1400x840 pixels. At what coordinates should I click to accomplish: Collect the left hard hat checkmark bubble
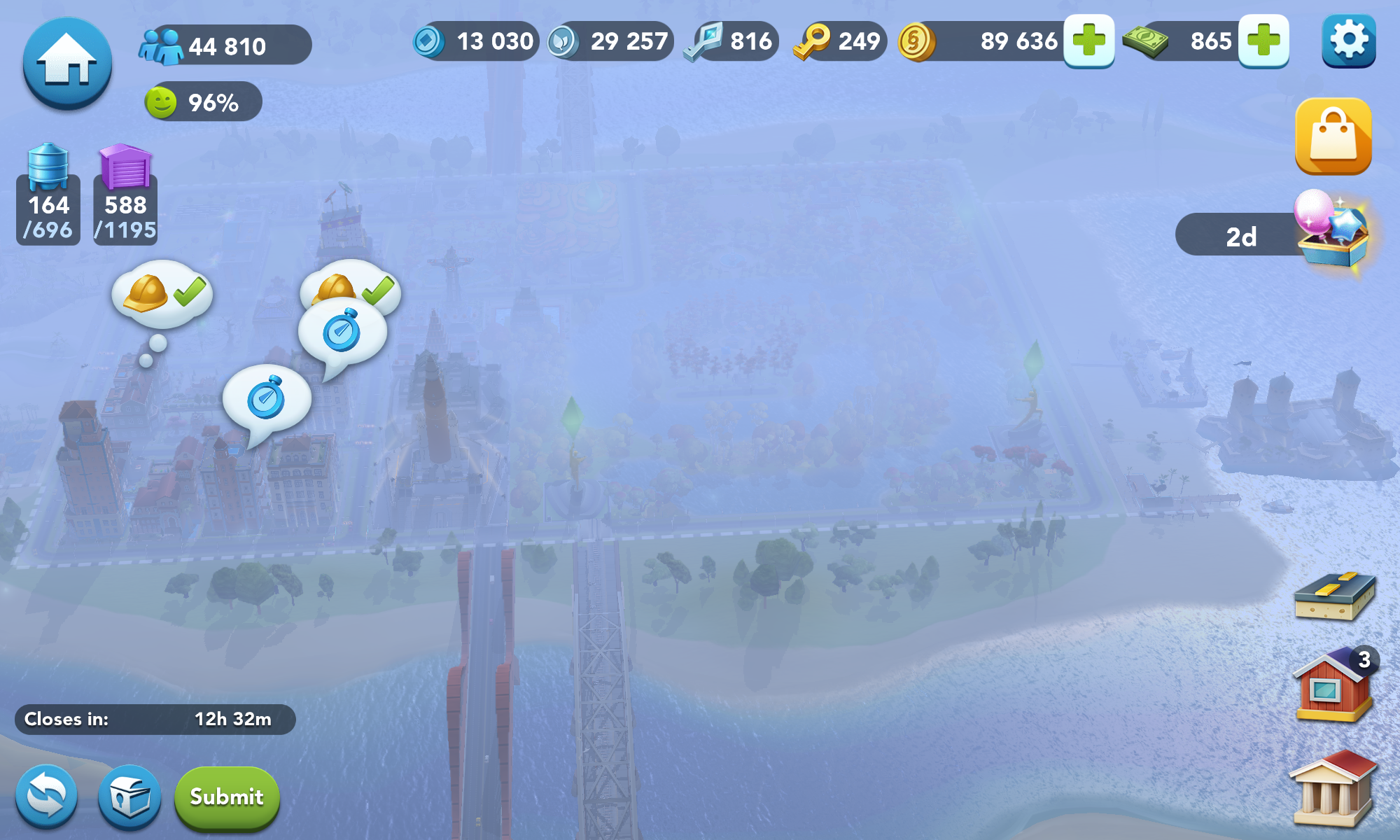(x=162, y=294)
